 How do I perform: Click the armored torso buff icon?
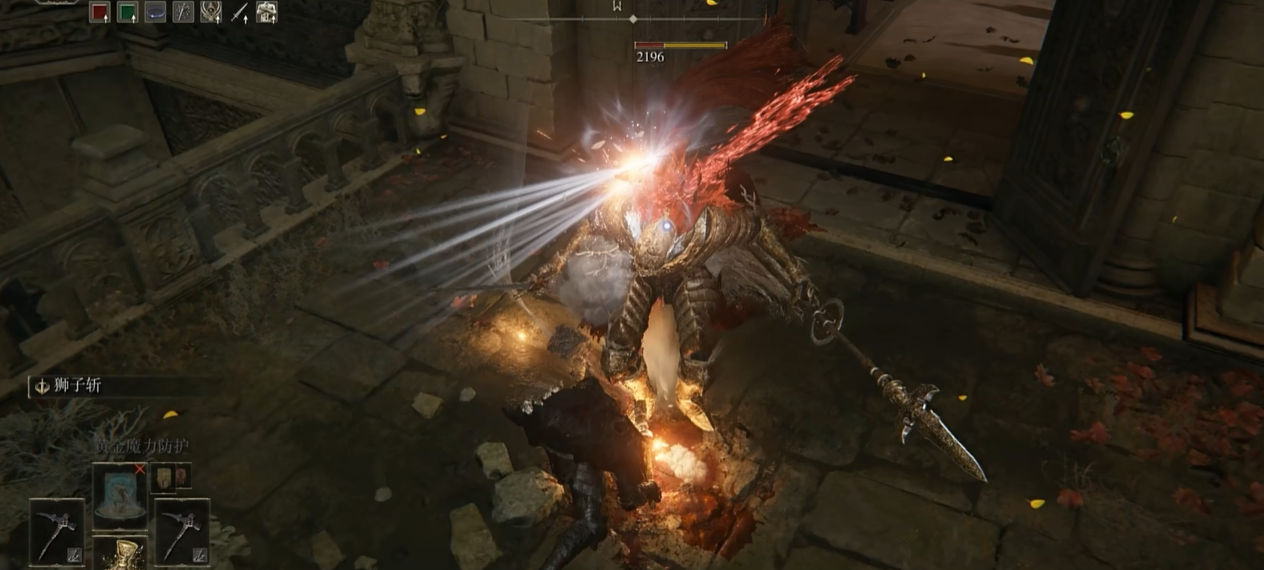(267, 12)
